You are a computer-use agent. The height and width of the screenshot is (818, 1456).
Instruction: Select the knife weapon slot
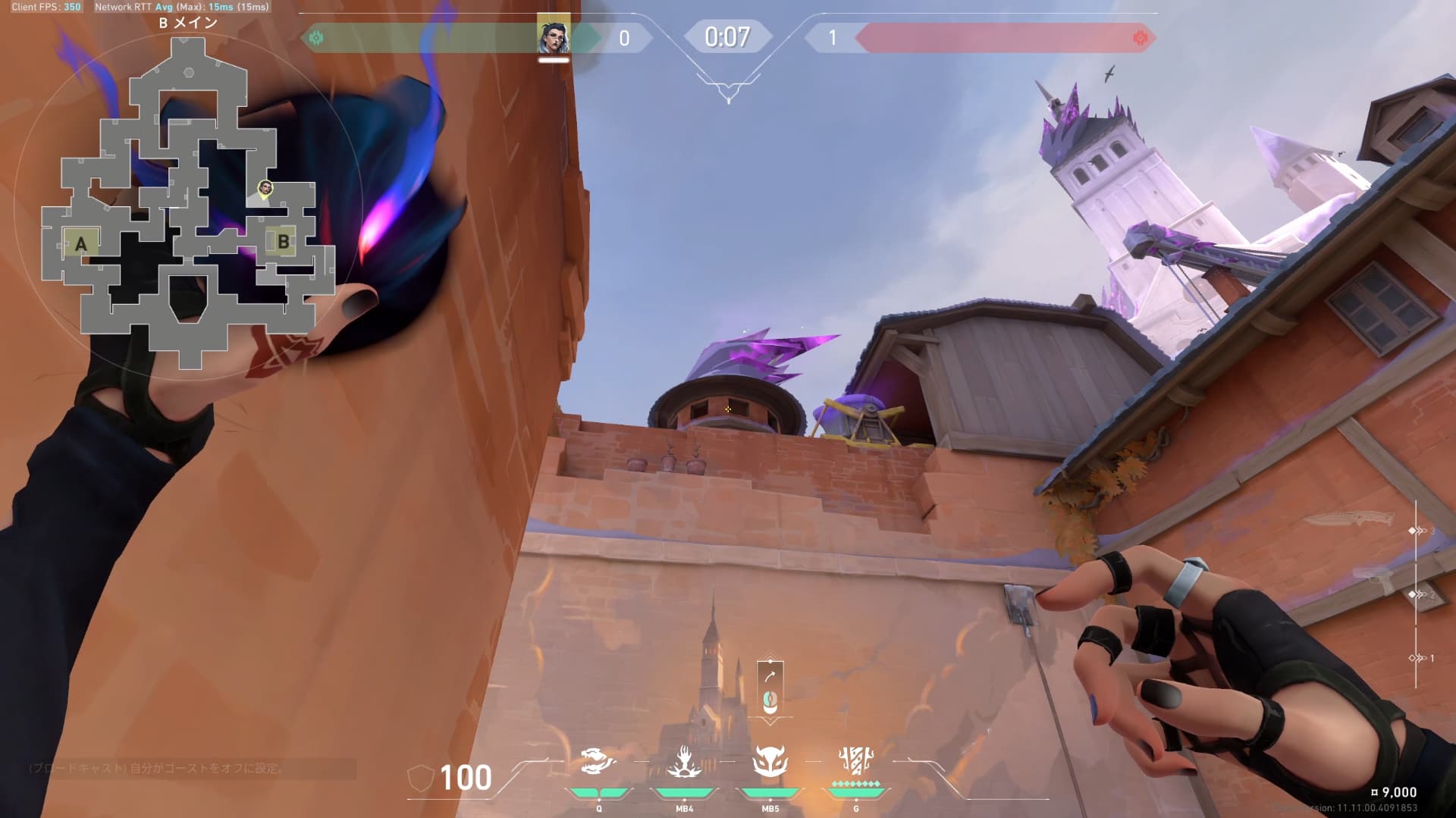(x=1349, y=519)
